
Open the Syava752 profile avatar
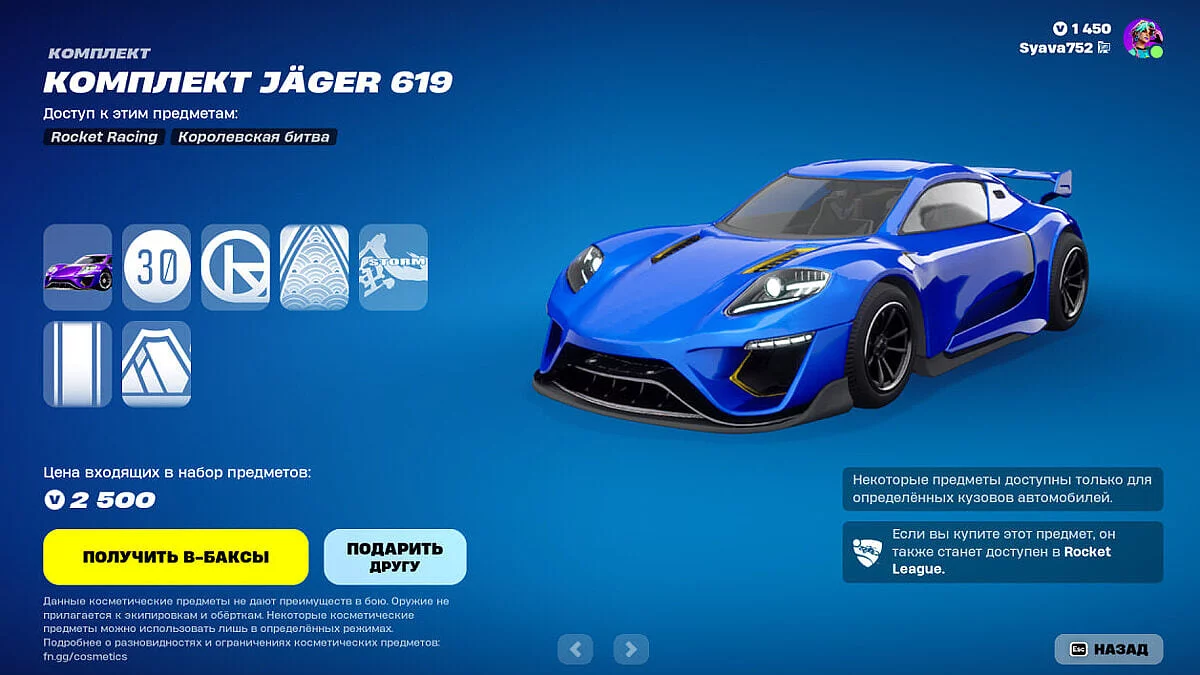[x=1142, y=38]
